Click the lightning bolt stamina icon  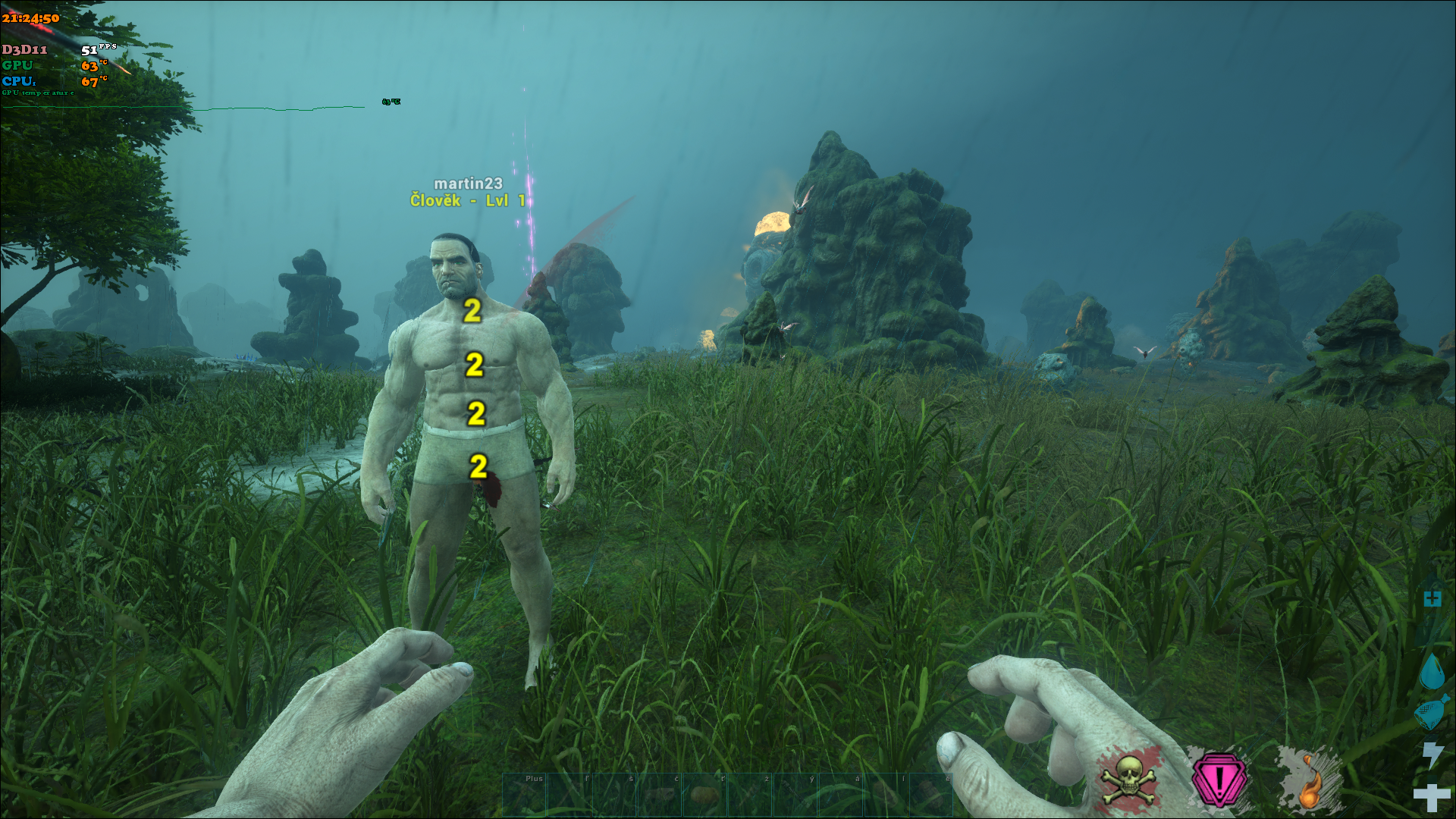click(1432, 755)
